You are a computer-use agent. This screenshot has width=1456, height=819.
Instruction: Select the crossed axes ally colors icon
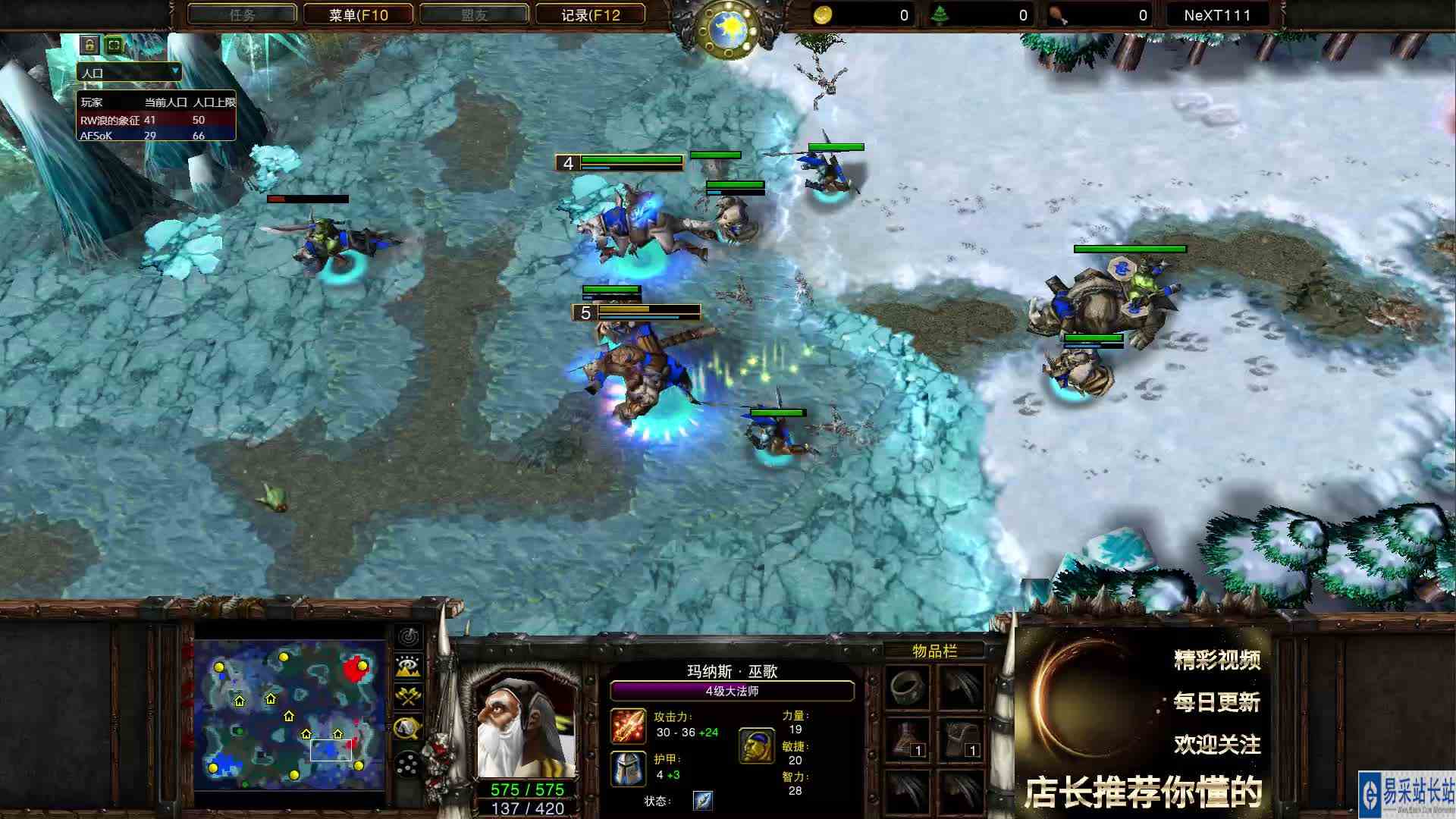(x=407, y=694)
